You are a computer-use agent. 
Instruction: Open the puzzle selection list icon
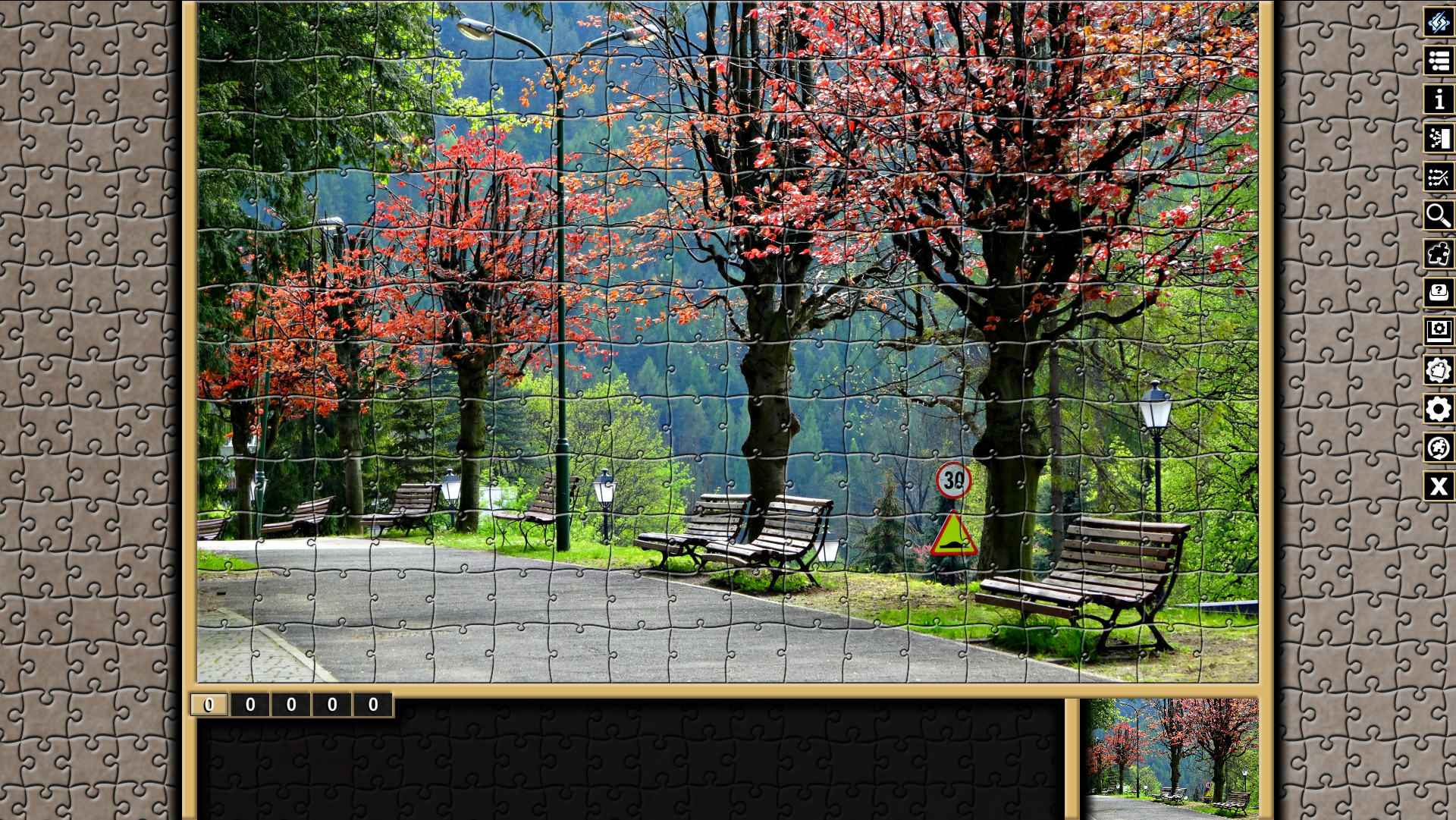(x=1439, y=61)
